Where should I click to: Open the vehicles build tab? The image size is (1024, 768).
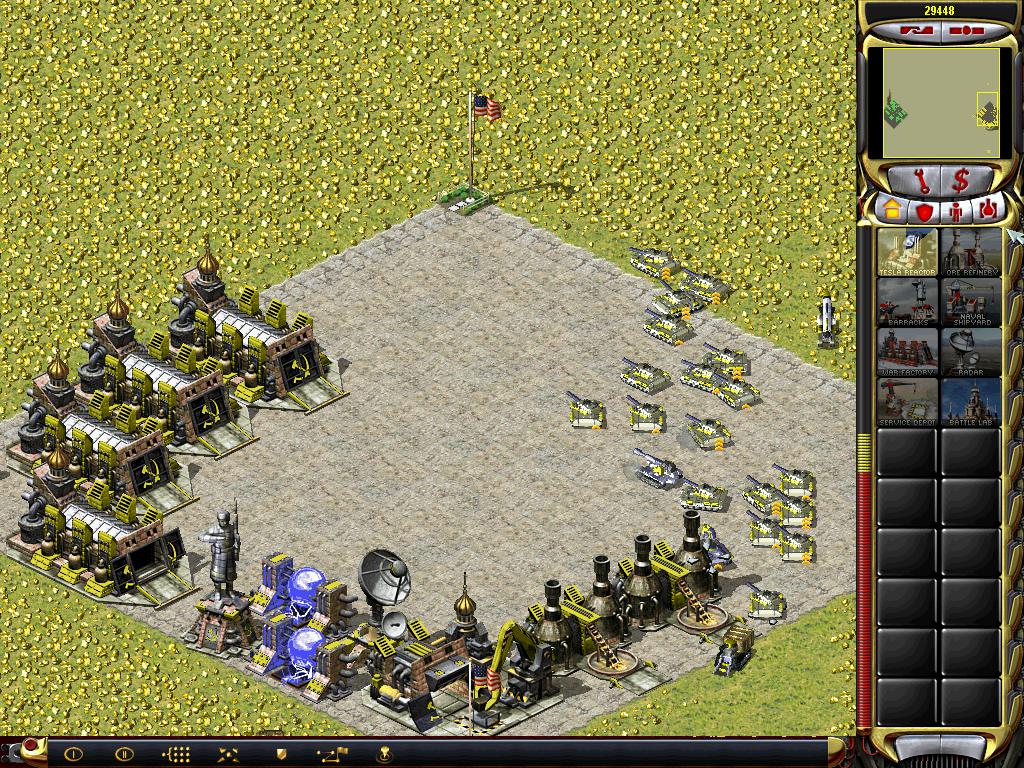988,211
